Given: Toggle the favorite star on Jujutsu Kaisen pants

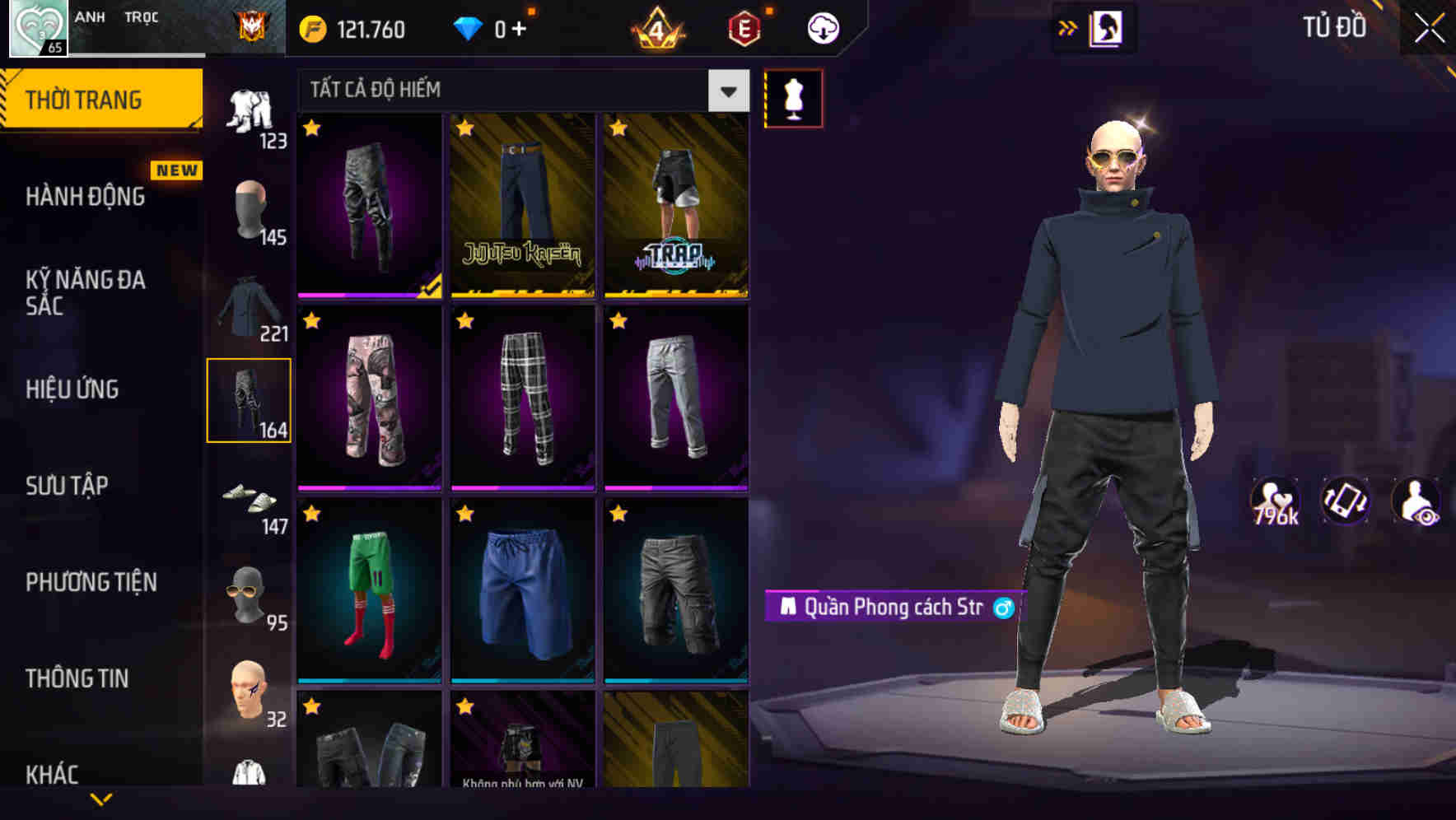Looking at the screenshot, I should [x=465, y=129].
